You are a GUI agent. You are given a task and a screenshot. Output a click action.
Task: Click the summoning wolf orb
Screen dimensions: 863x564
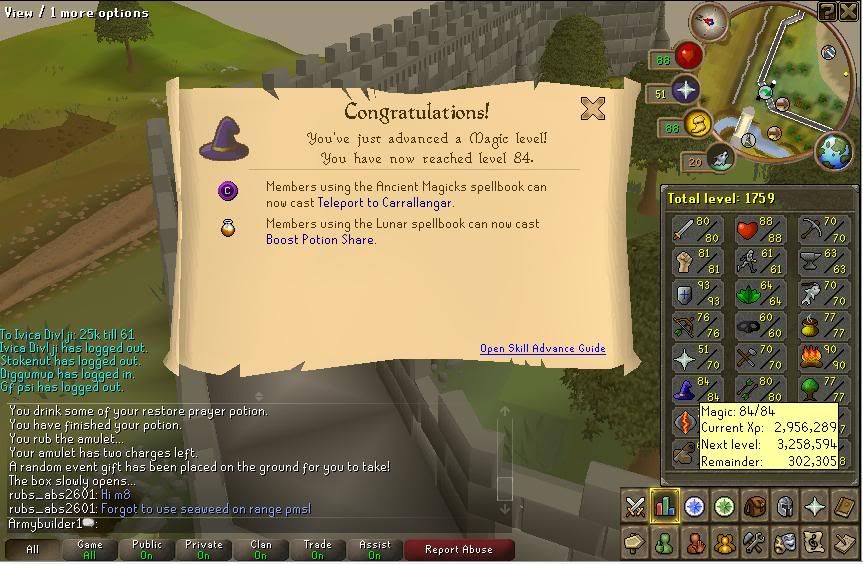click(x=720, y=156)
